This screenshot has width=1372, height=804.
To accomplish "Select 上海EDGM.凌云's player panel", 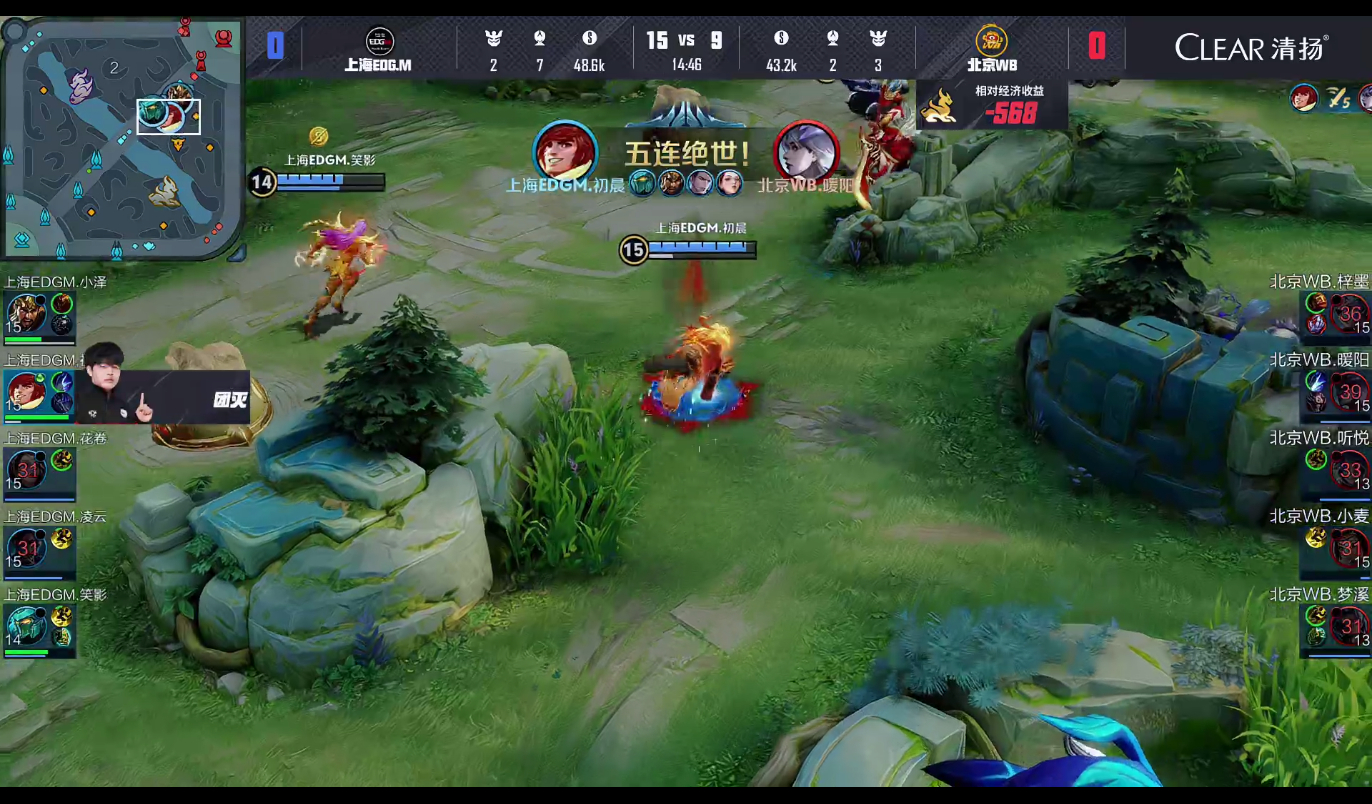I will click(x=40, y=547).
